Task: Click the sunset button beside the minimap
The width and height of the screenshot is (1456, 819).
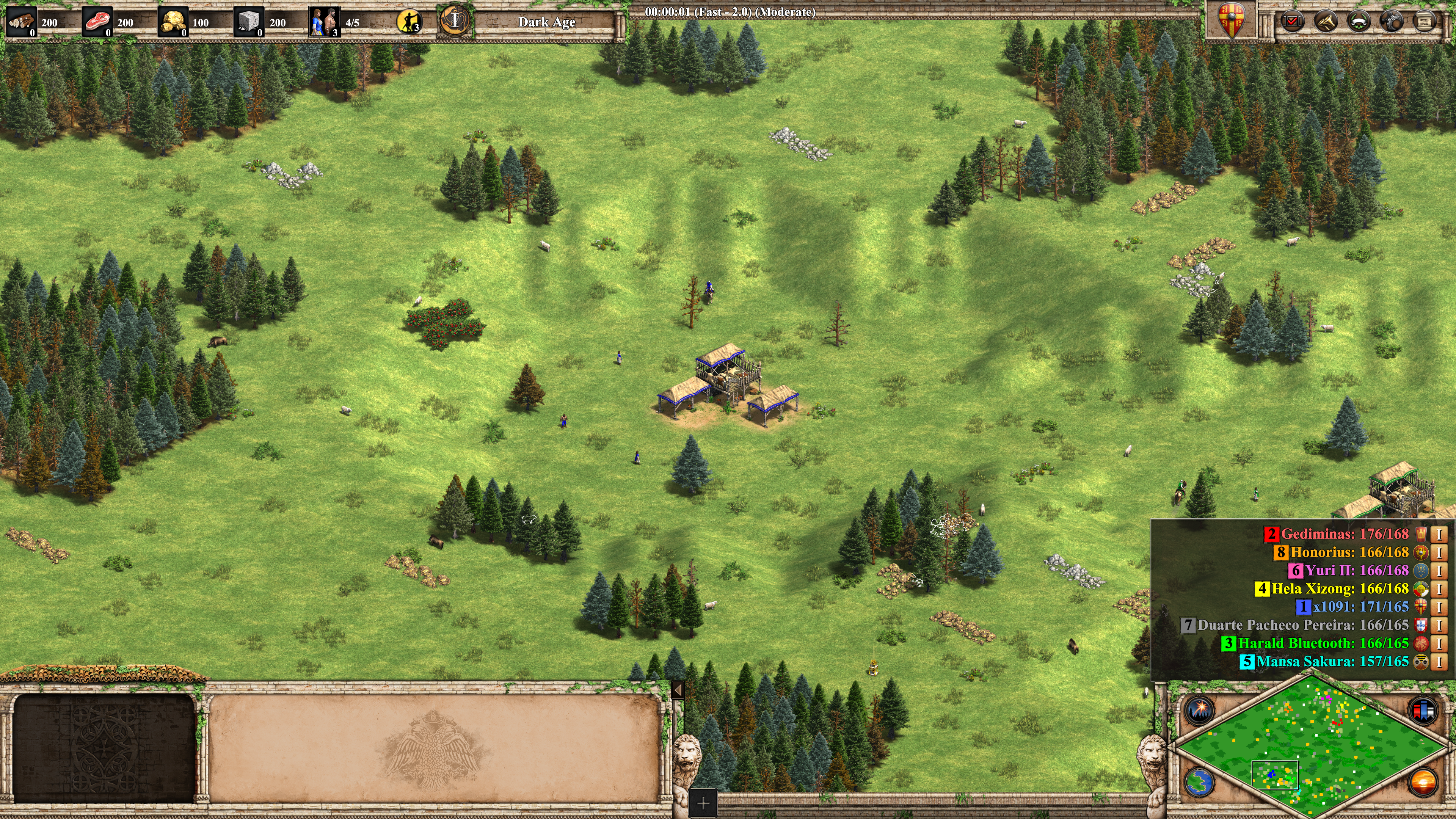Action: [x=1423, y=782]
